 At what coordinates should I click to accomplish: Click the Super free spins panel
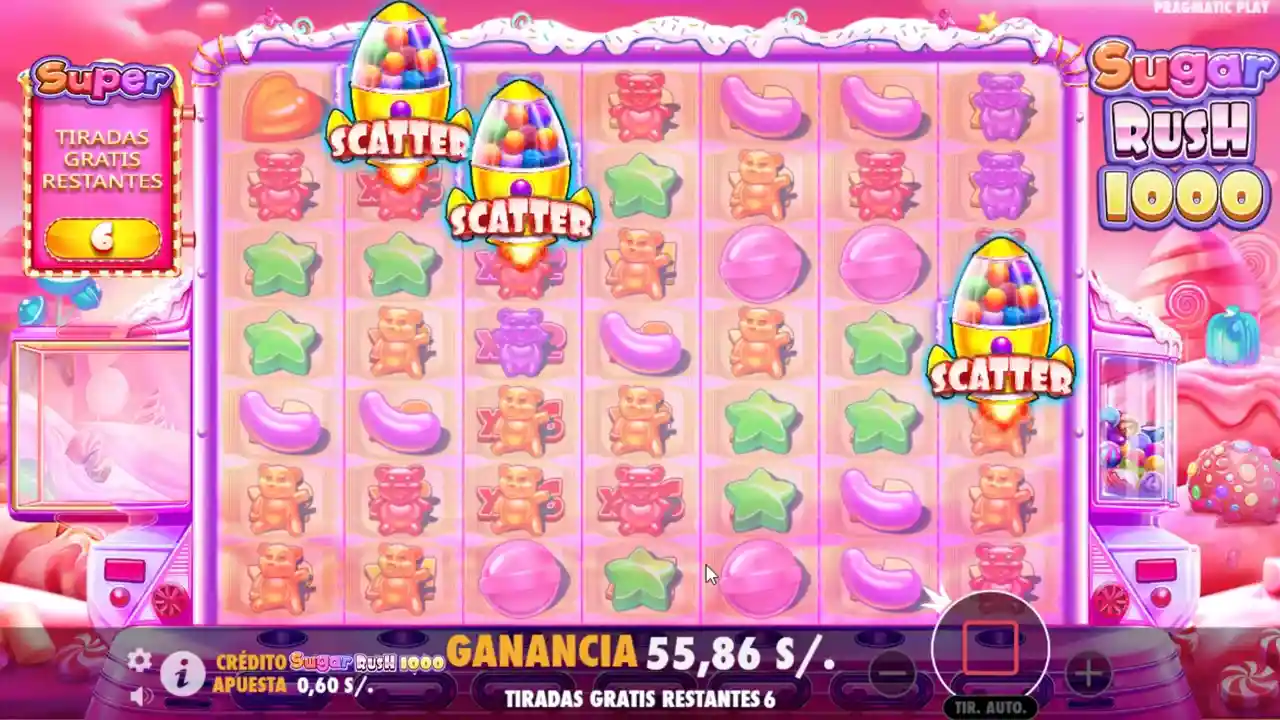[100, 165]
